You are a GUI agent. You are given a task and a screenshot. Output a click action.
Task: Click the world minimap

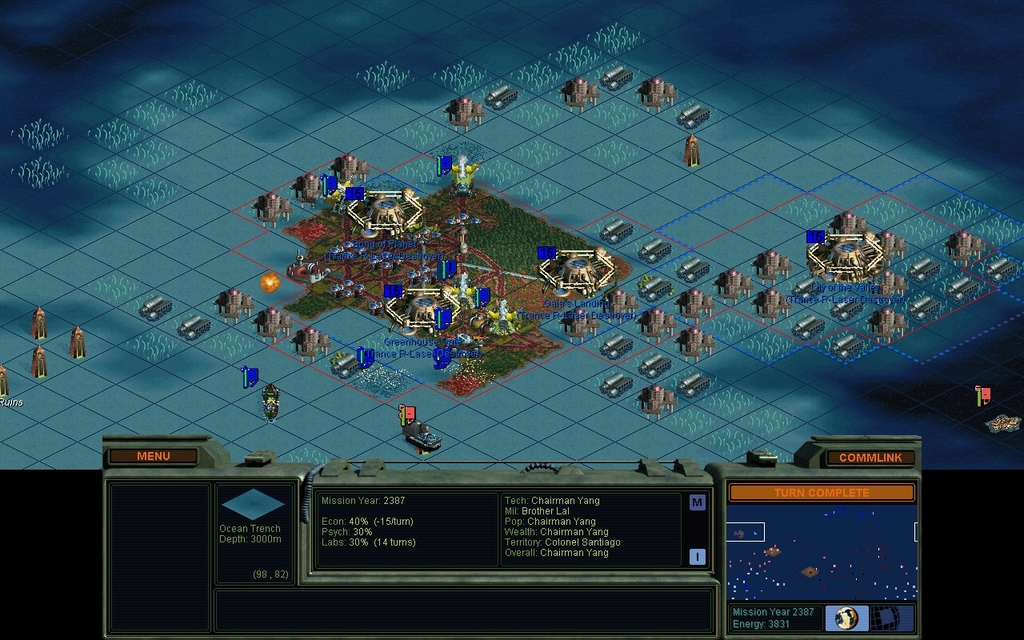point(820,550)
